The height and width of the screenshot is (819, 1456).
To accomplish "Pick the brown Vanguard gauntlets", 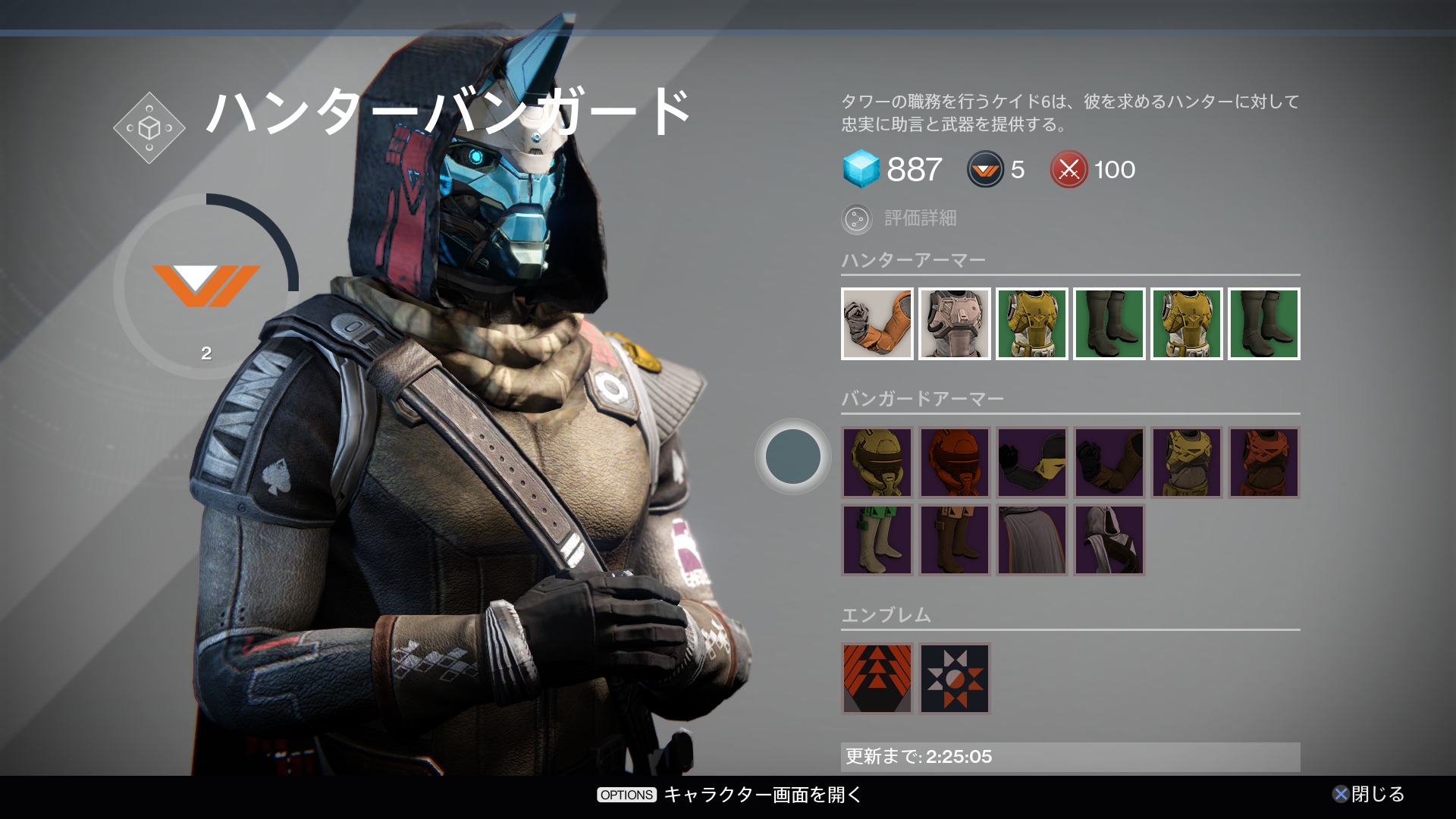I will coord(1109,463).
